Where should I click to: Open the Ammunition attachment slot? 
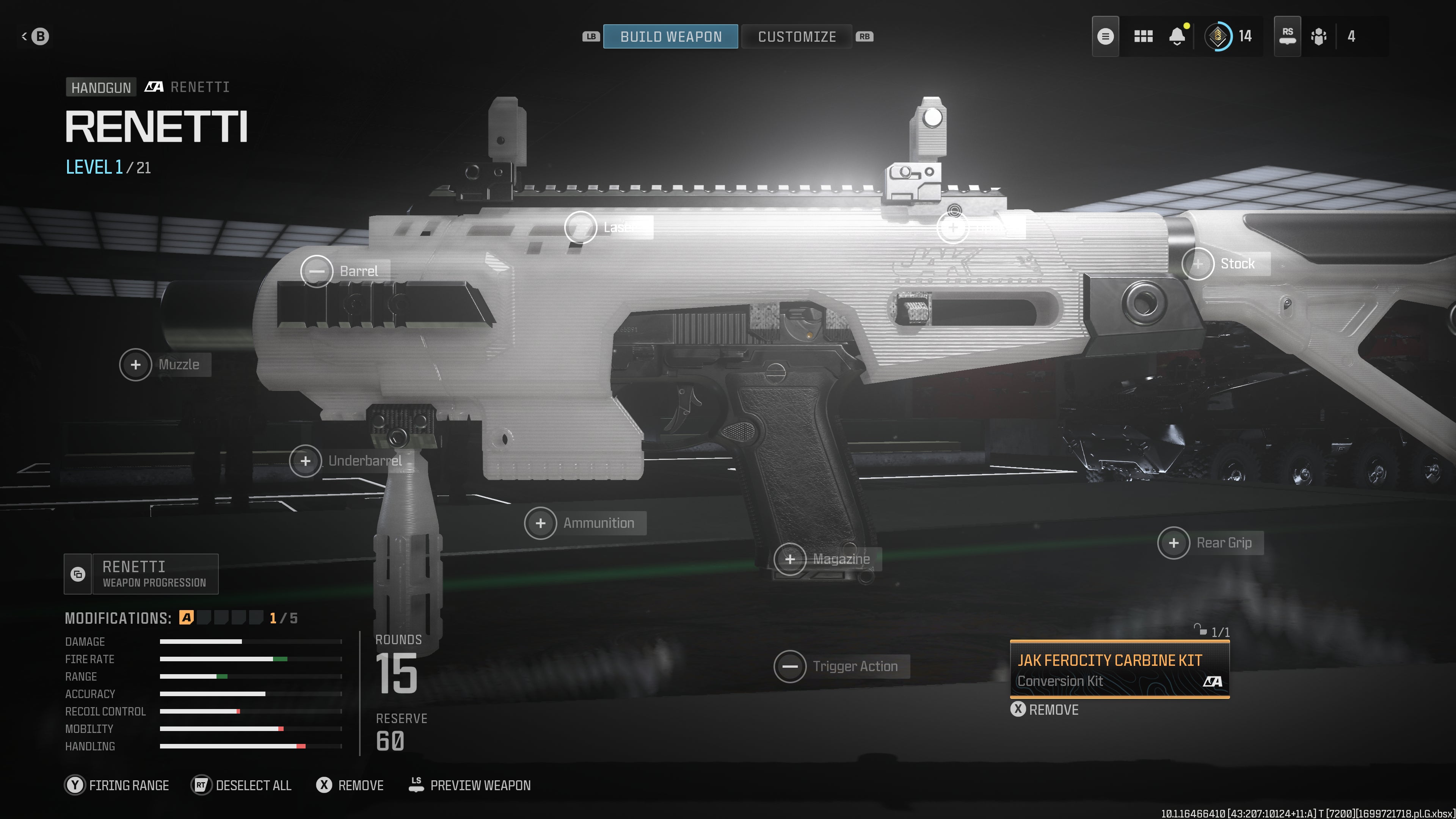pos(540,523)
